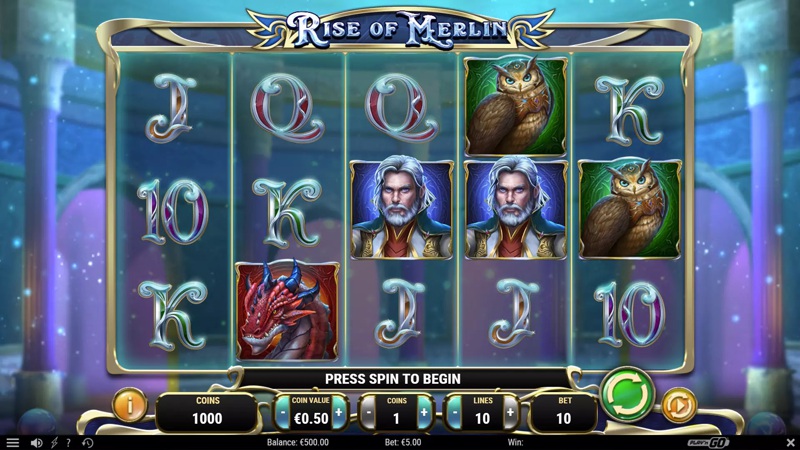Open the paytable info button
The width and height of the screenshot is (800, 450).
point(130,406)
